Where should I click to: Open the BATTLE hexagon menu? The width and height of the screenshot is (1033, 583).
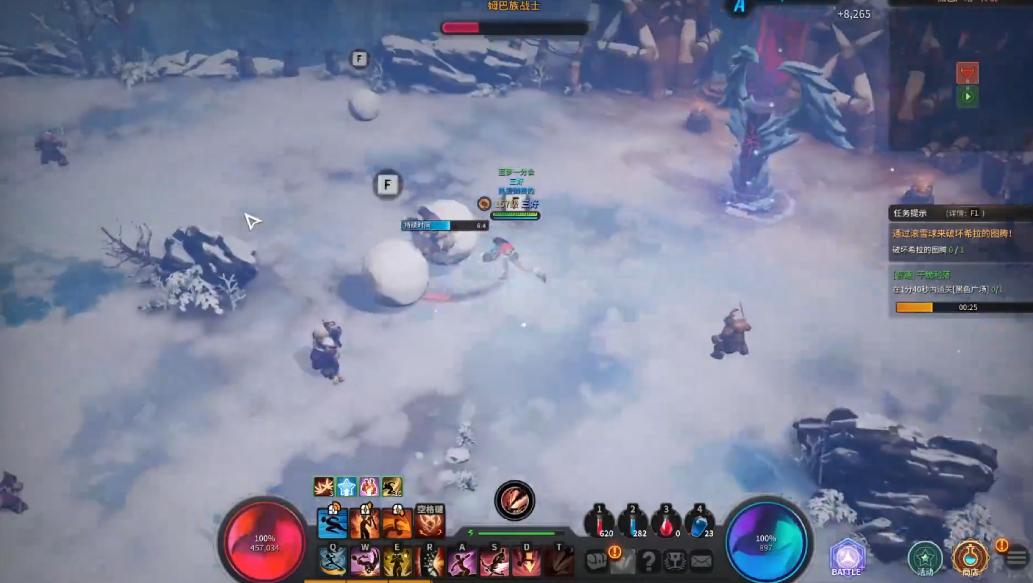[x=847, y=557]
